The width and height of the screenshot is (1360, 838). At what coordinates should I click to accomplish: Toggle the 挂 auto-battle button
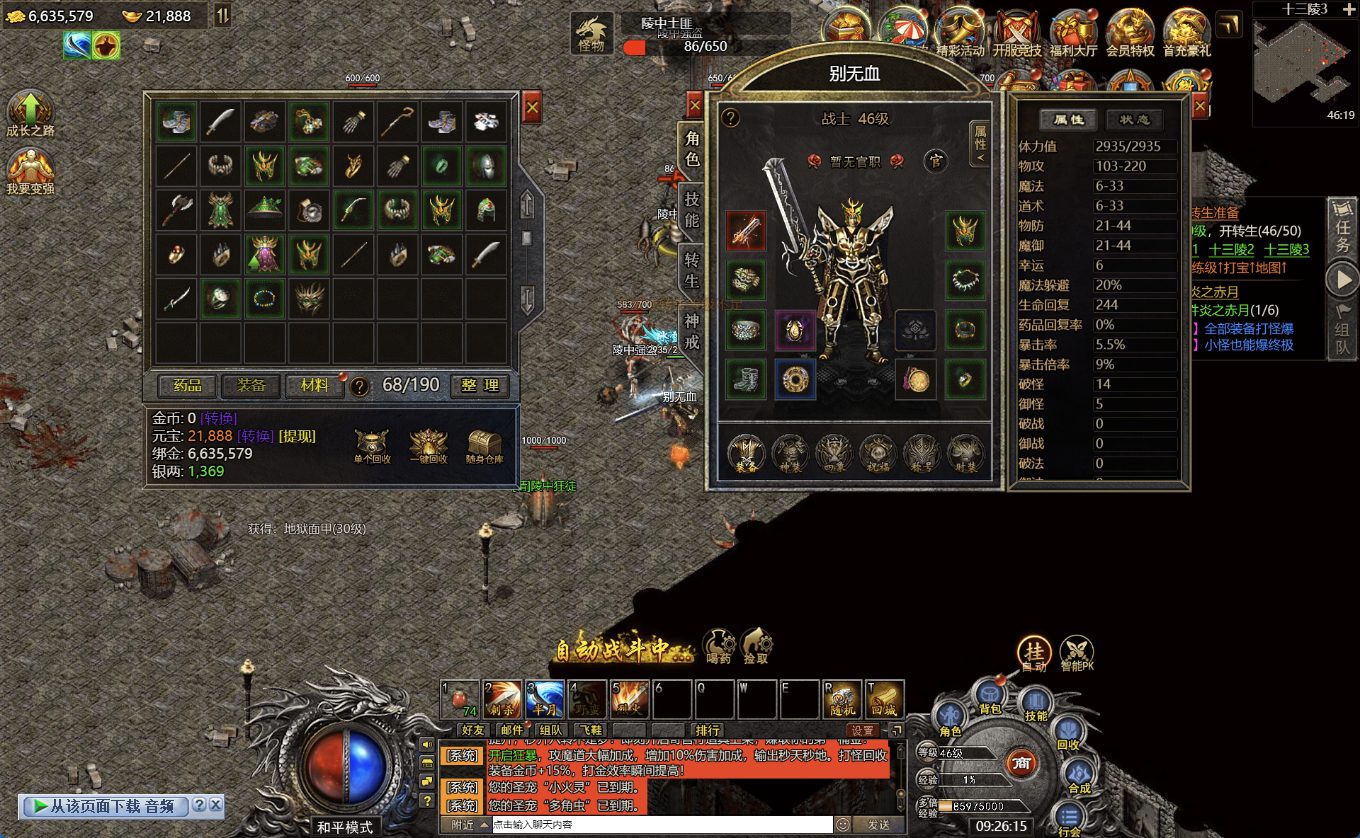point(1033,652)
